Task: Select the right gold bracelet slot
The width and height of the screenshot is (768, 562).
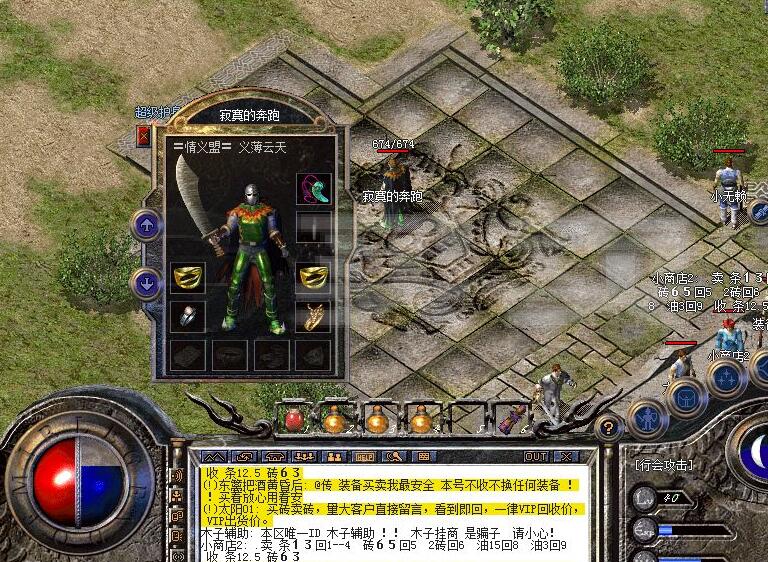Action: coord(313,276)
